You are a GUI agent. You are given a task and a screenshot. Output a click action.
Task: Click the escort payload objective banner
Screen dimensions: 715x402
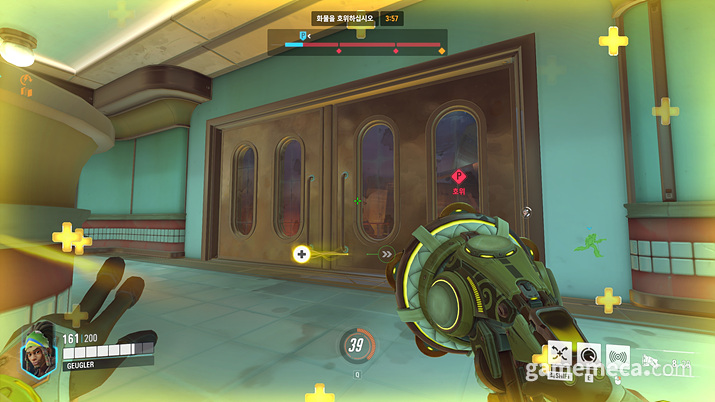(x=346, y=17)
